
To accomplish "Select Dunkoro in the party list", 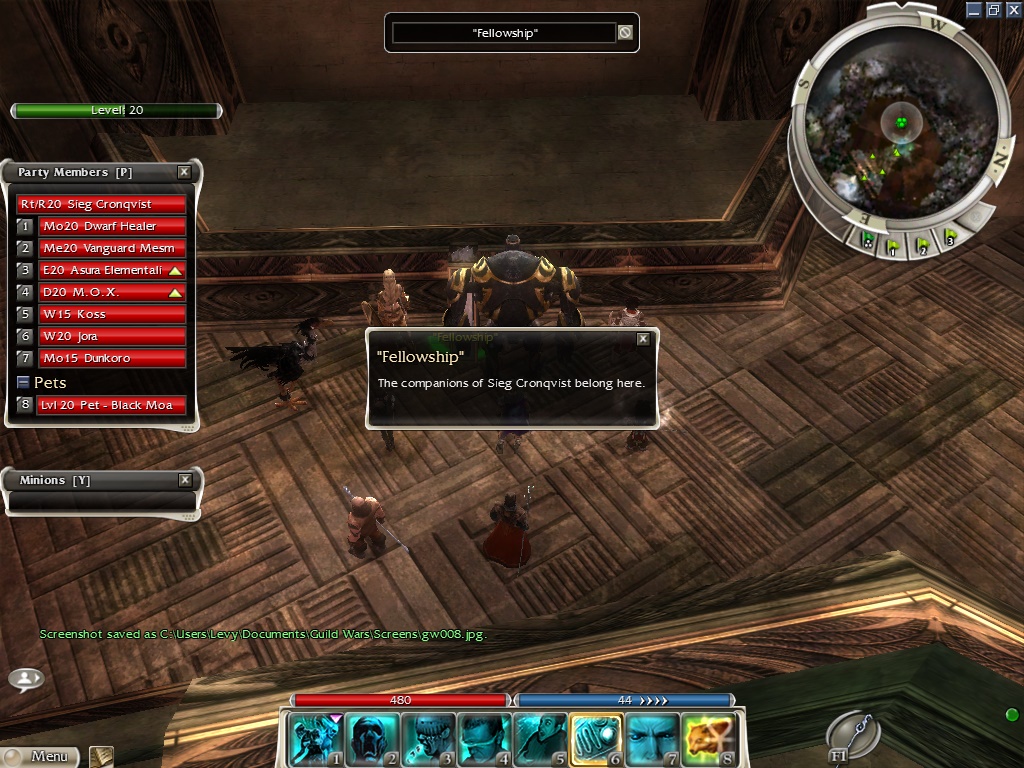I will [112, 358].
